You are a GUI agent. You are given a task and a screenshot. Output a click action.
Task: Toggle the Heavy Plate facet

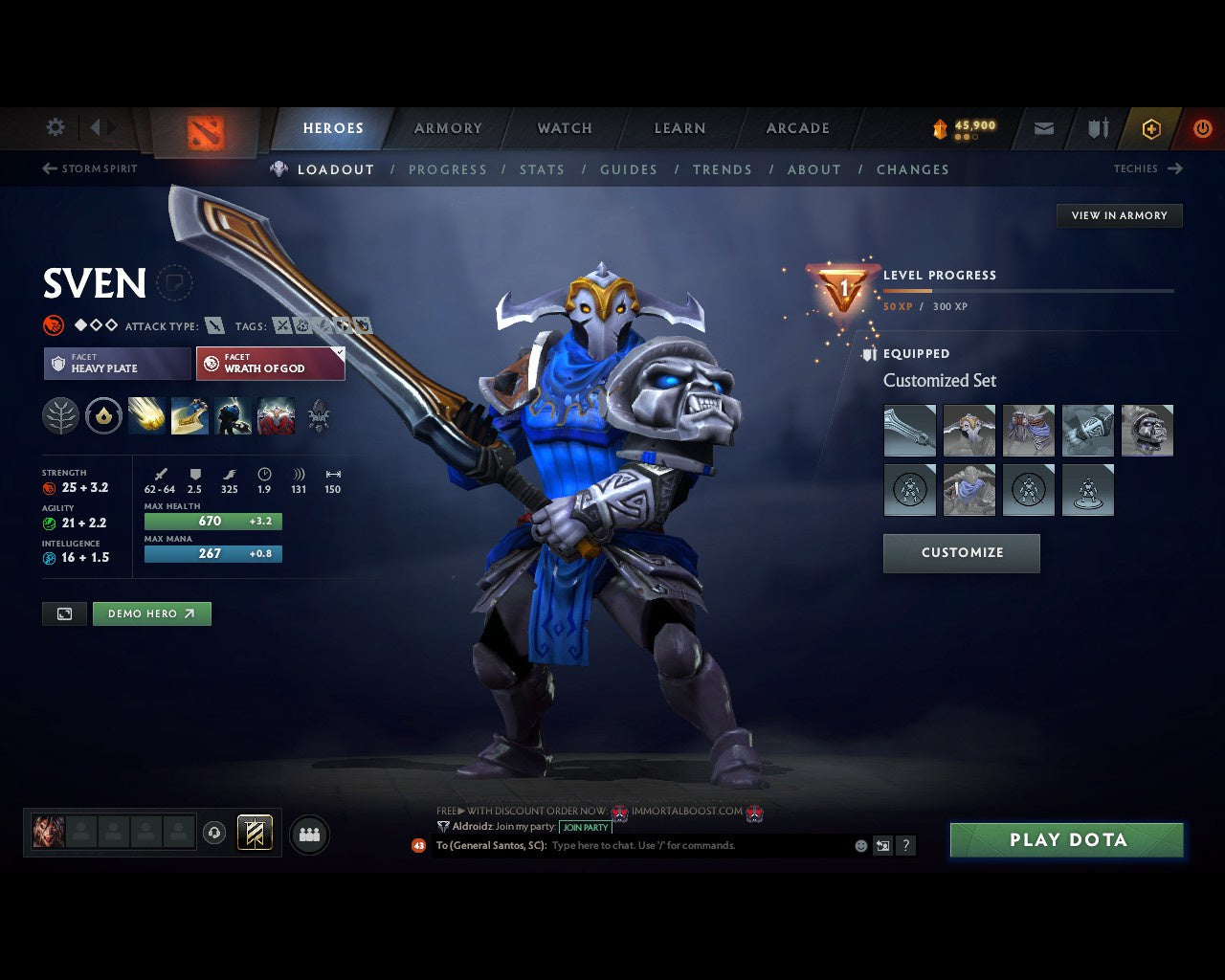pyautogui.click(x=116, y=364)
